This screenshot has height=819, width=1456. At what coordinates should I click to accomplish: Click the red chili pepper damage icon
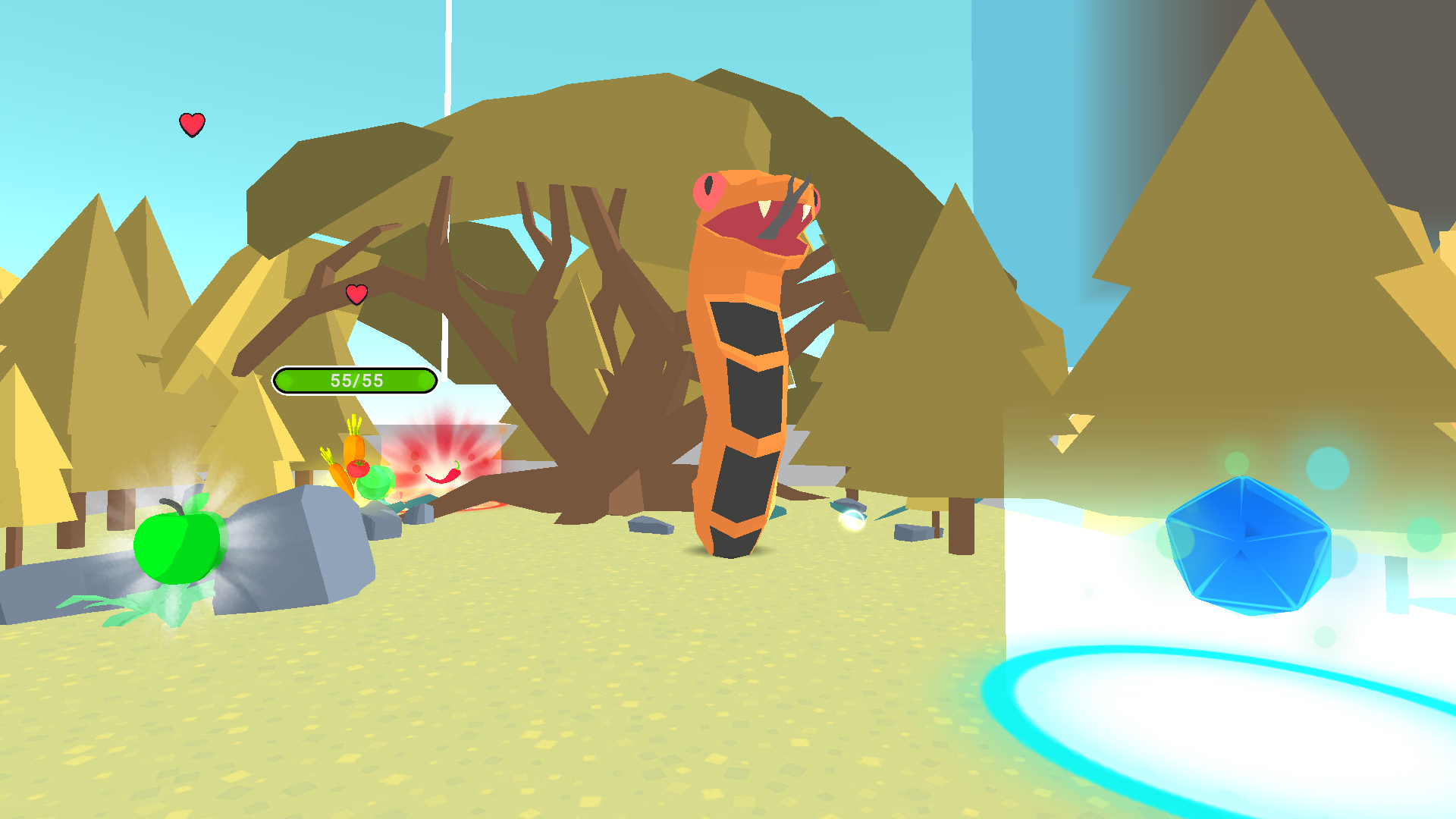444,477
